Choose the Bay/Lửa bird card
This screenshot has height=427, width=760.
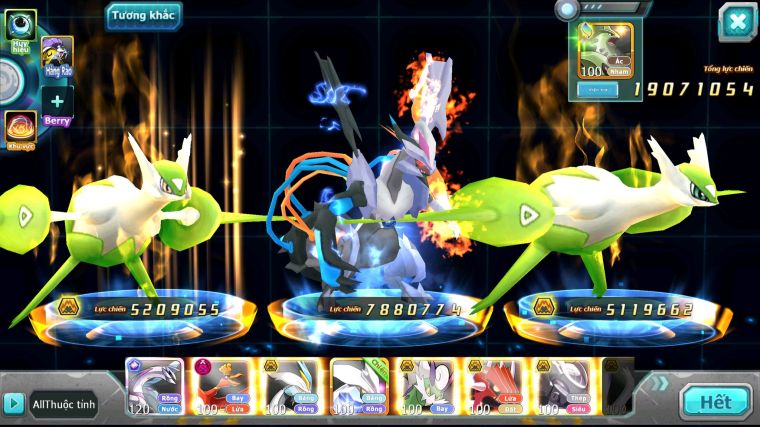(x=222, y=386)
